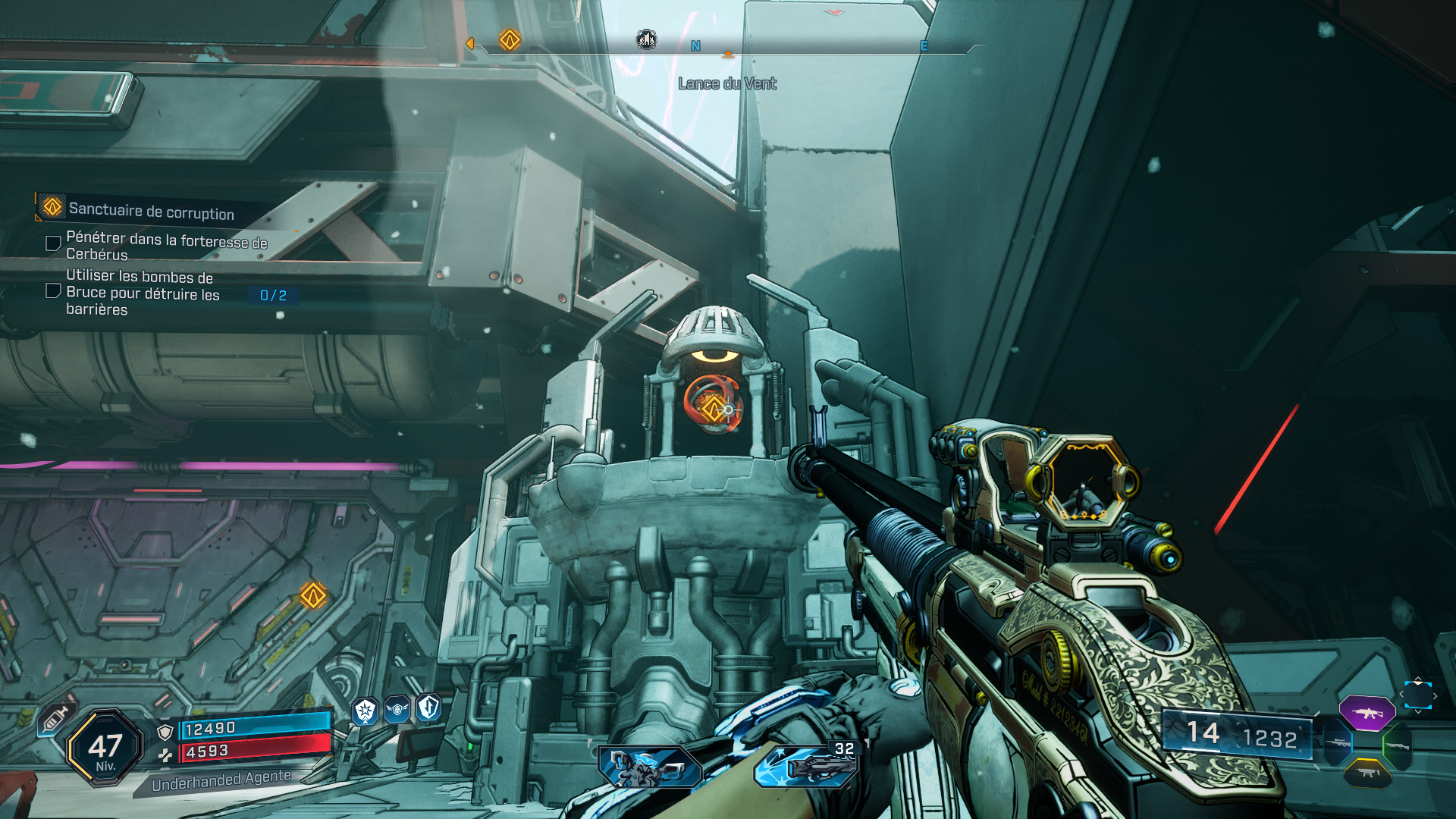Click the orange quest marker on compass
The height and width of the screenshot is (819, 1456).
click(x=510, y=39)
